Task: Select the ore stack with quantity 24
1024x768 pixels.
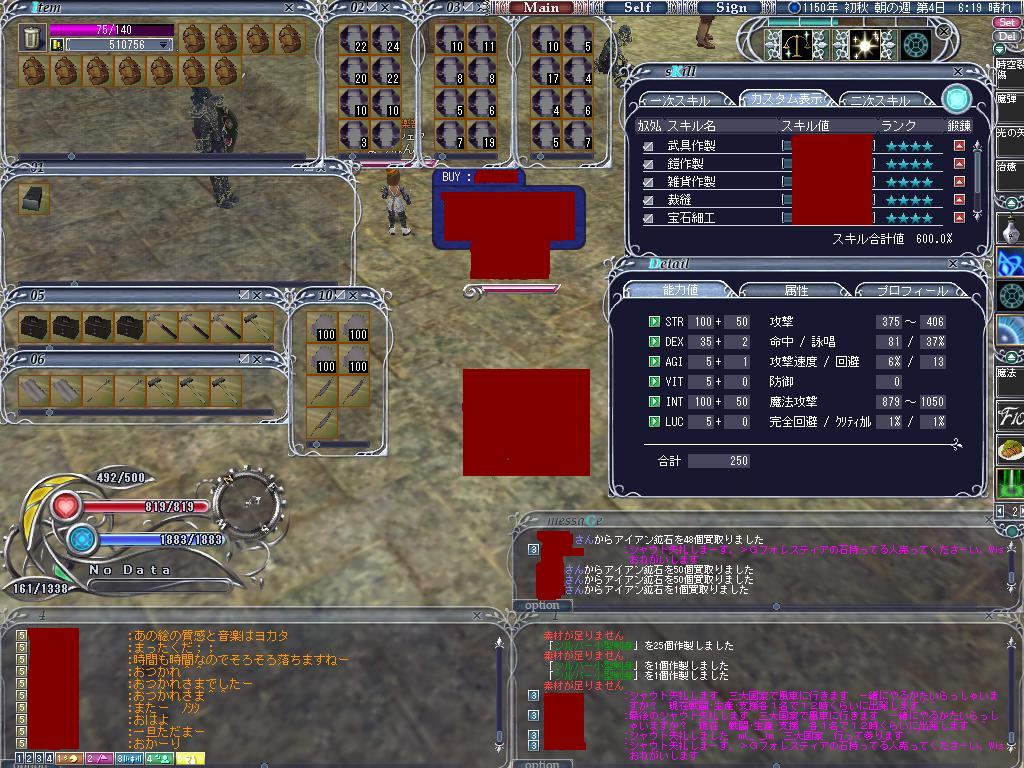Action: (387, 40)
